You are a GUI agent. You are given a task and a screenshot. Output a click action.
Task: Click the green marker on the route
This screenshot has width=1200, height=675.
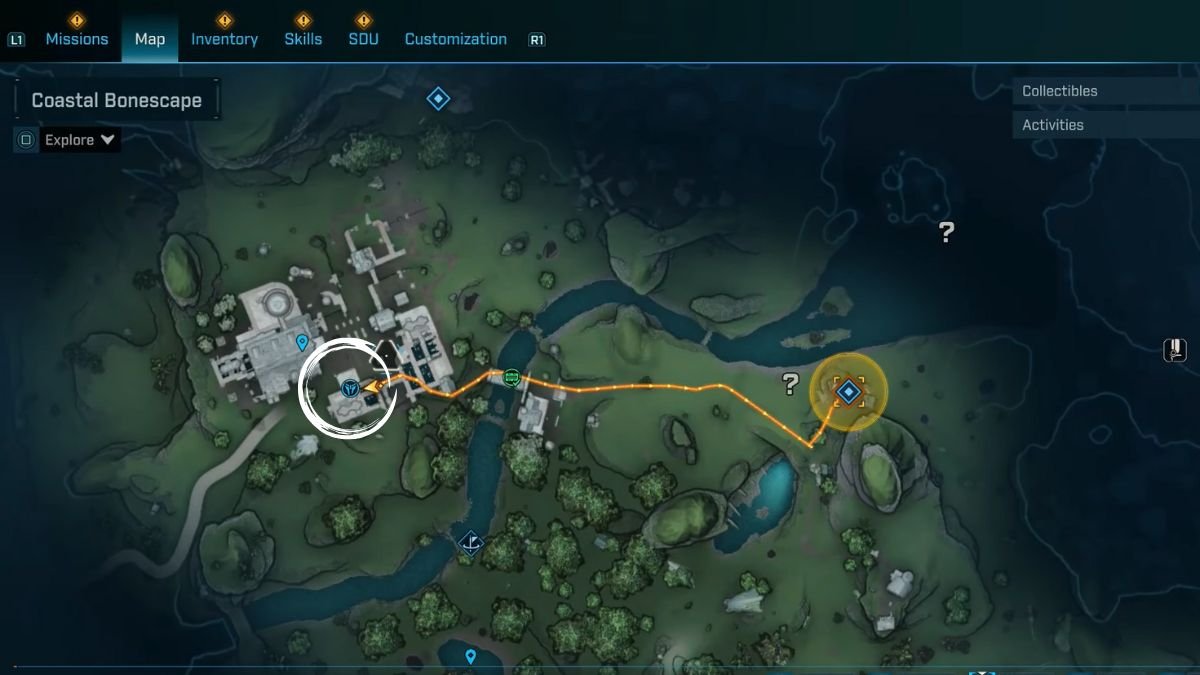click(x=512, y=377)
